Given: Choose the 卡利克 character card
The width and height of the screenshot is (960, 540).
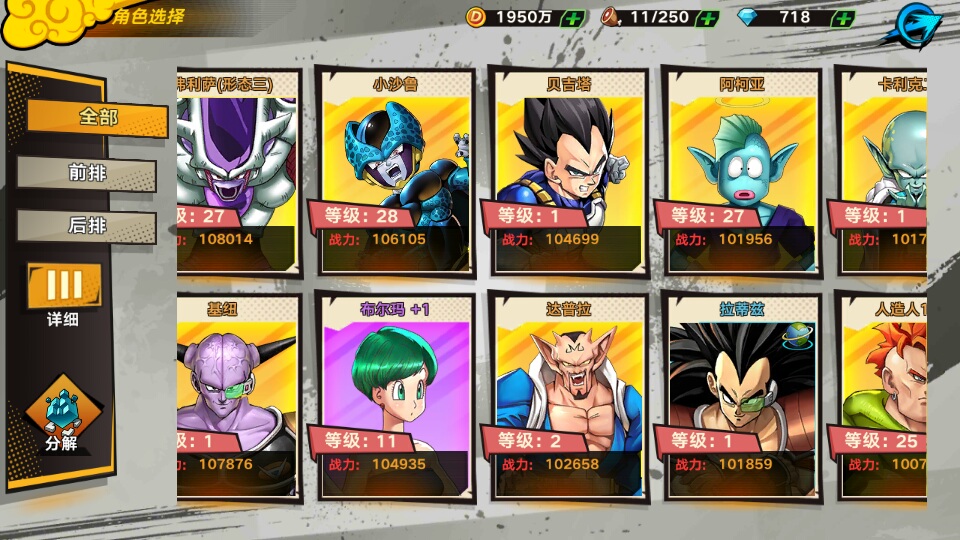Looking at the screenshot, I should (x=883, y=172).
